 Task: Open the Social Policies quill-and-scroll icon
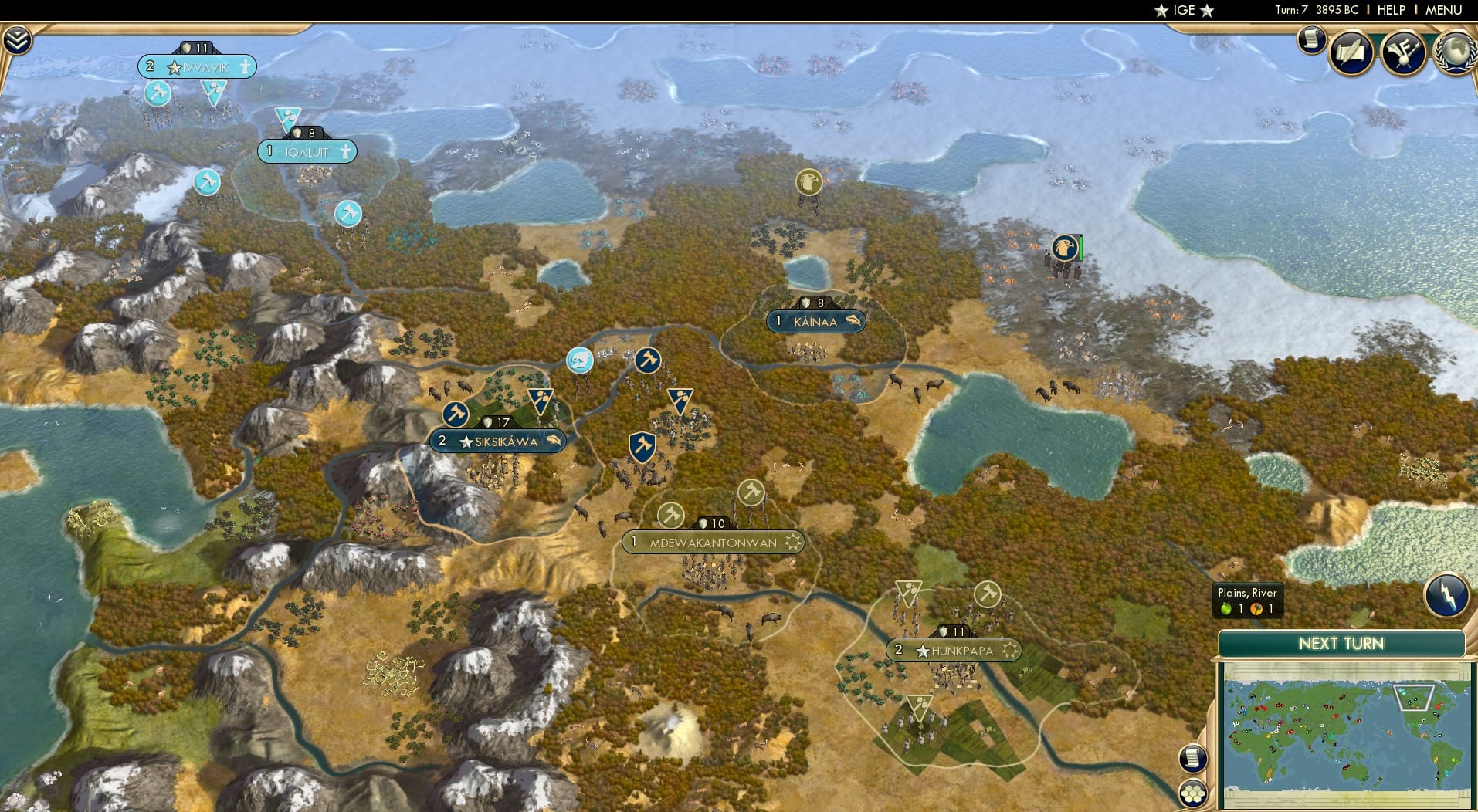point(1352,52)
